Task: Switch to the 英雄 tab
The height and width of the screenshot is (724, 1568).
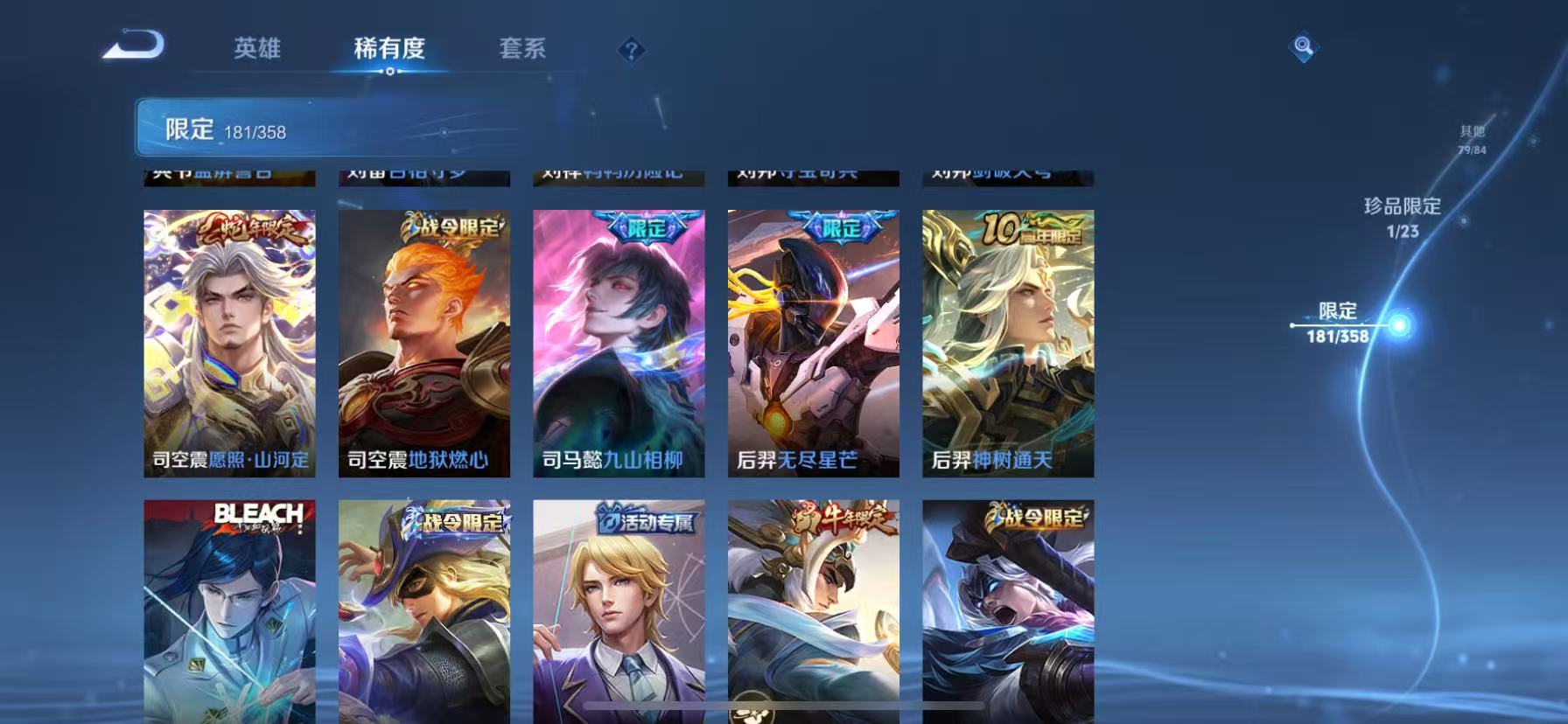Action: pos(258,50)
